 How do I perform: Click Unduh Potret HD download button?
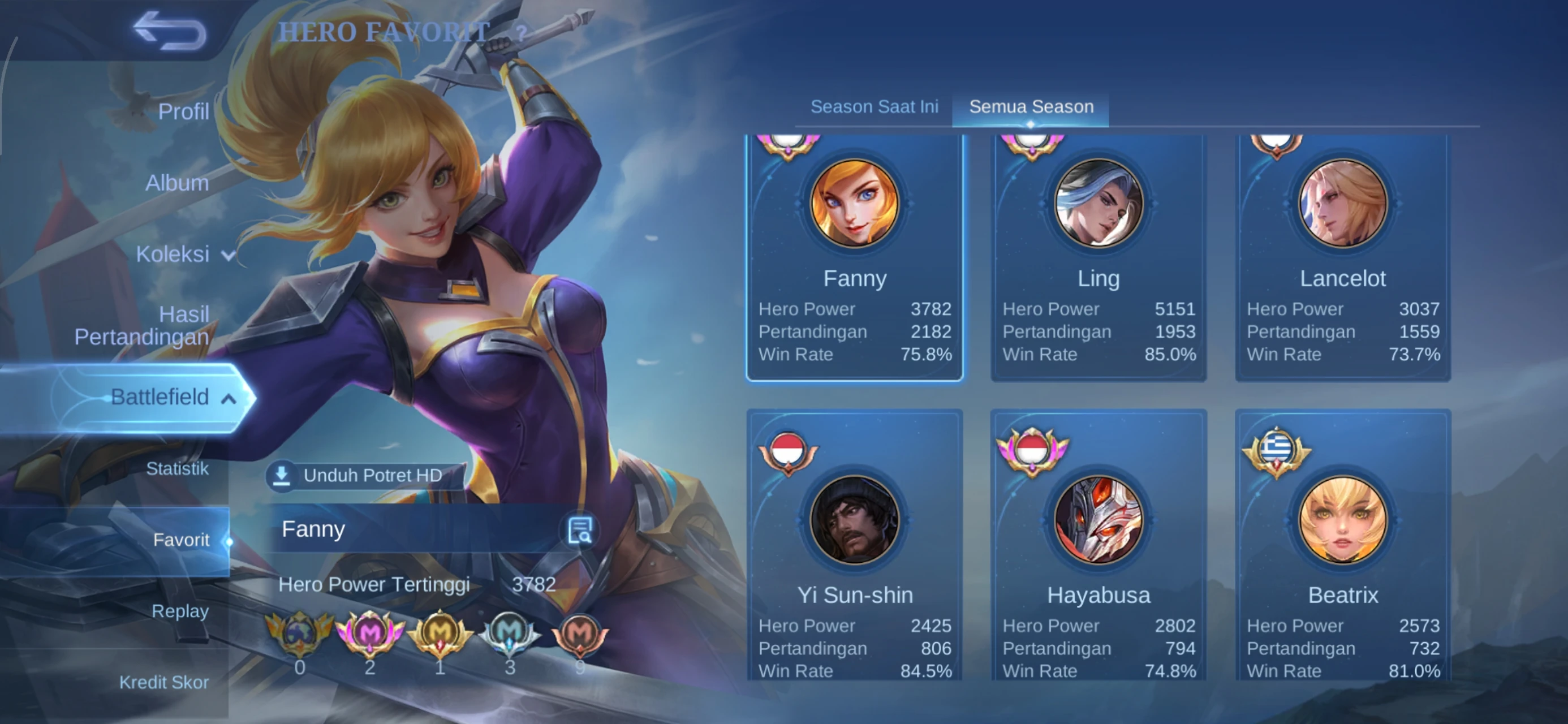(x=365, y=475)
